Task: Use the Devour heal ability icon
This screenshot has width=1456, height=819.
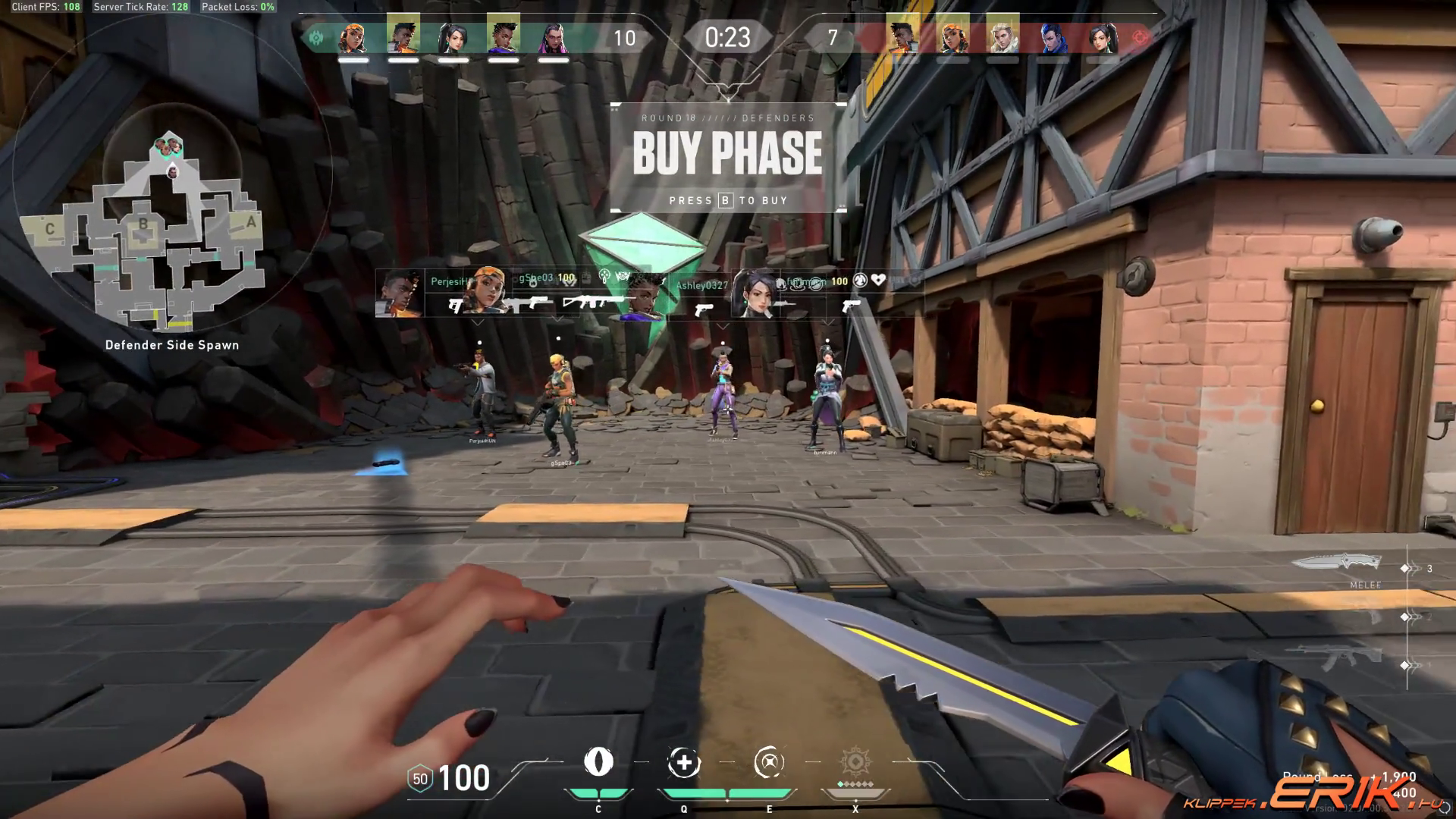Action: tap(683, 763)
